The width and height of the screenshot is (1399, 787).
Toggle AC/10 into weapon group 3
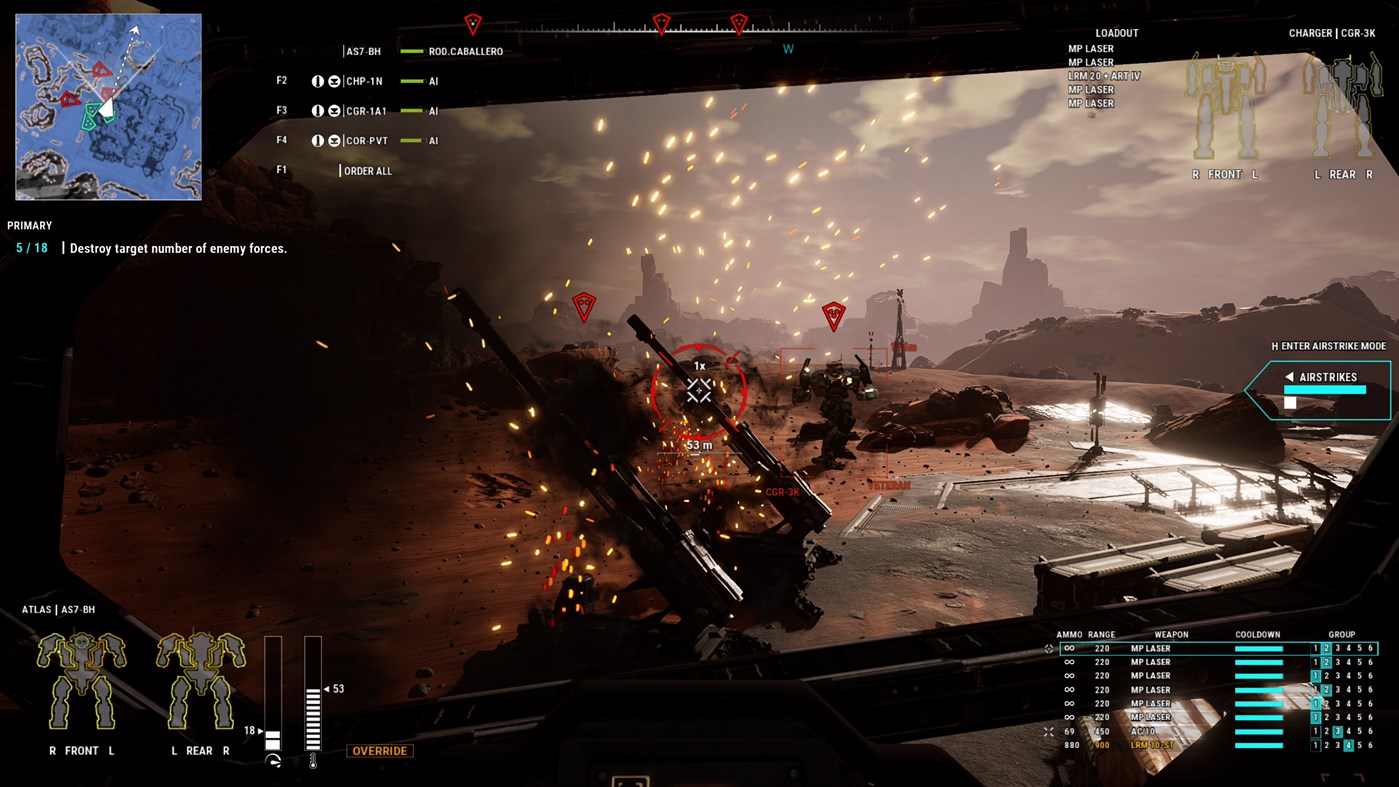click(1340, 731)
